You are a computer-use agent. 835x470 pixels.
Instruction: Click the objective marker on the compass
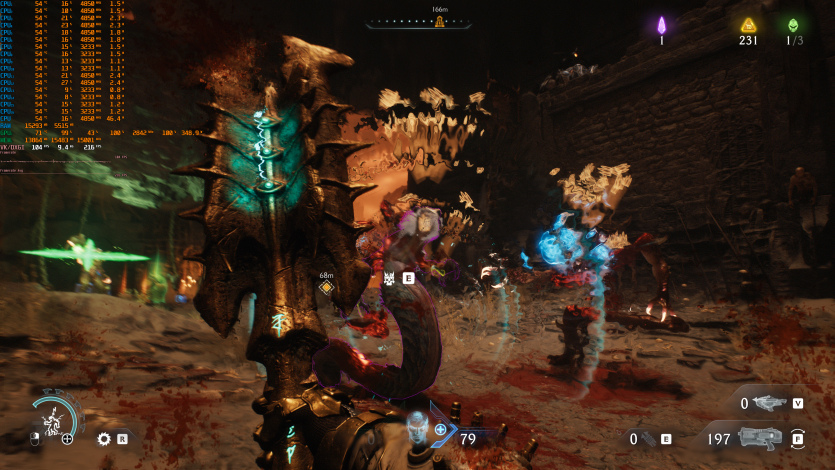(x=439, y=22)
